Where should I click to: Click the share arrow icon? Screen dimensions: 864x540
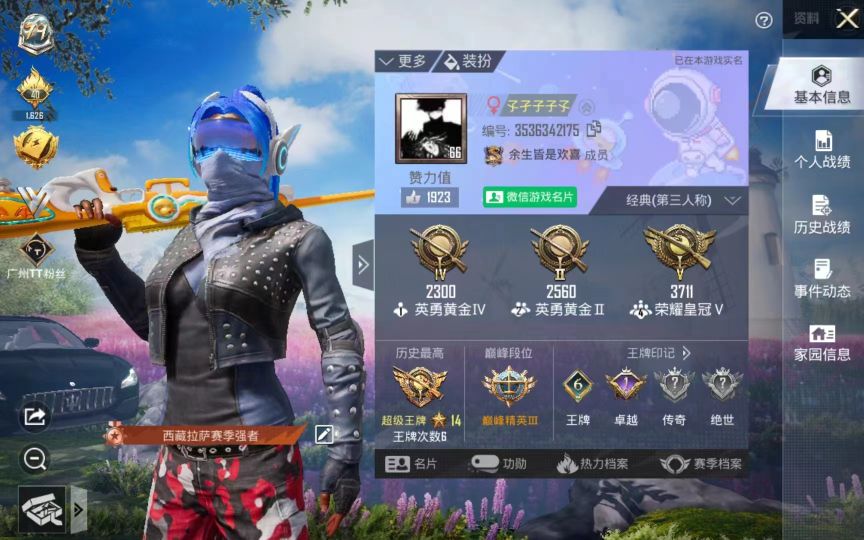point(35,416)
